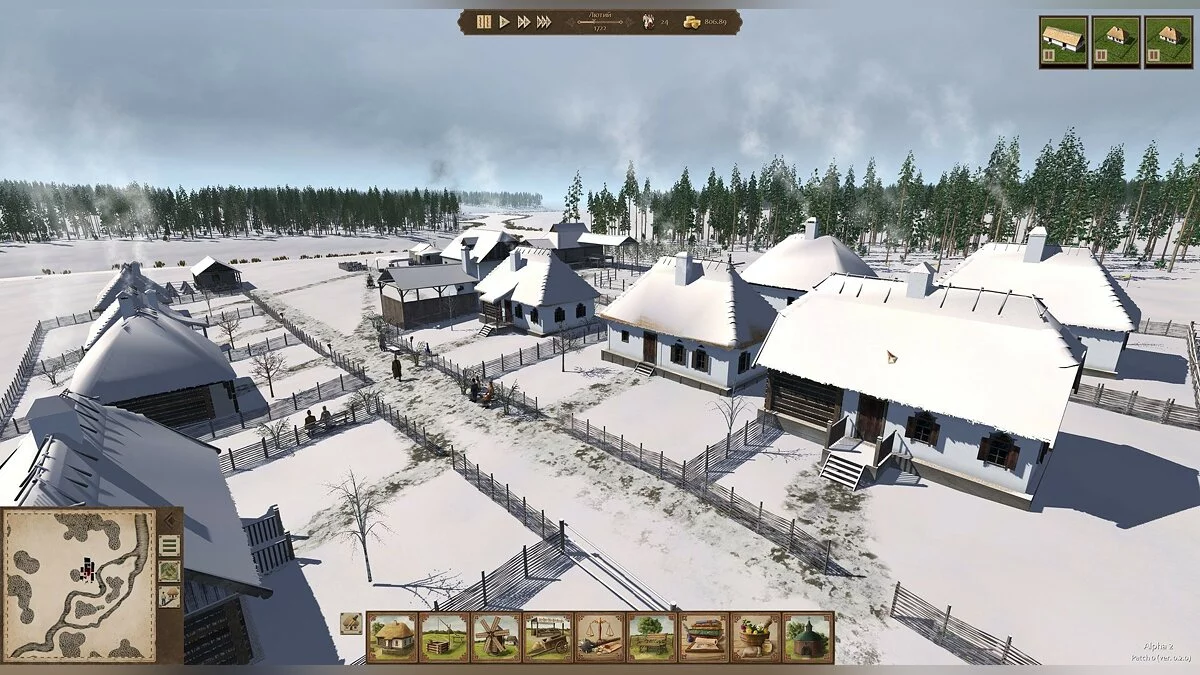Open the market cart category
Screen dimensions: 1200x675
(x=548, y=637)
